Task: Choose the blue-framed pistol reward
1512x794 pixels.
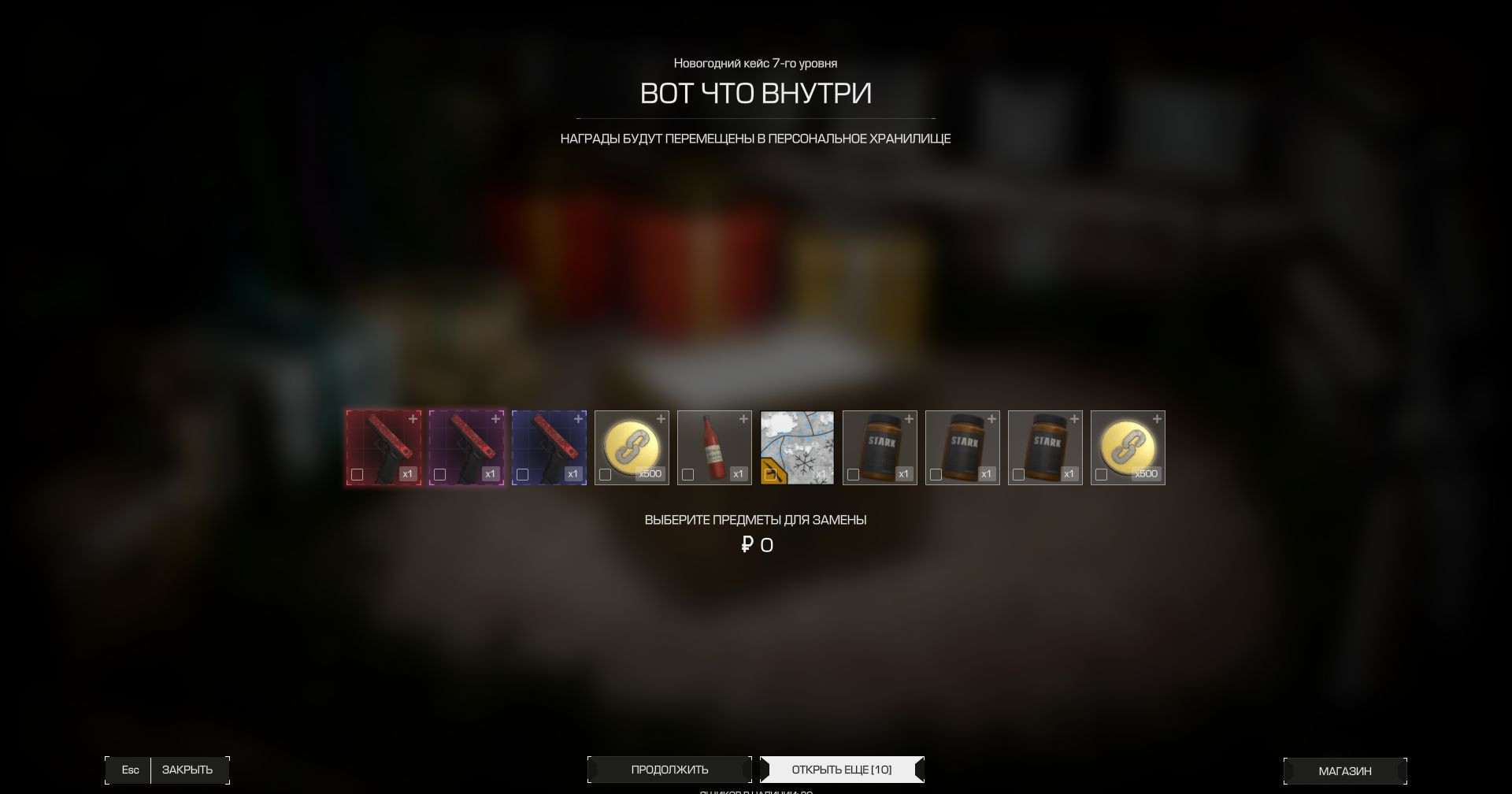Action: click(x=549, y=447)
